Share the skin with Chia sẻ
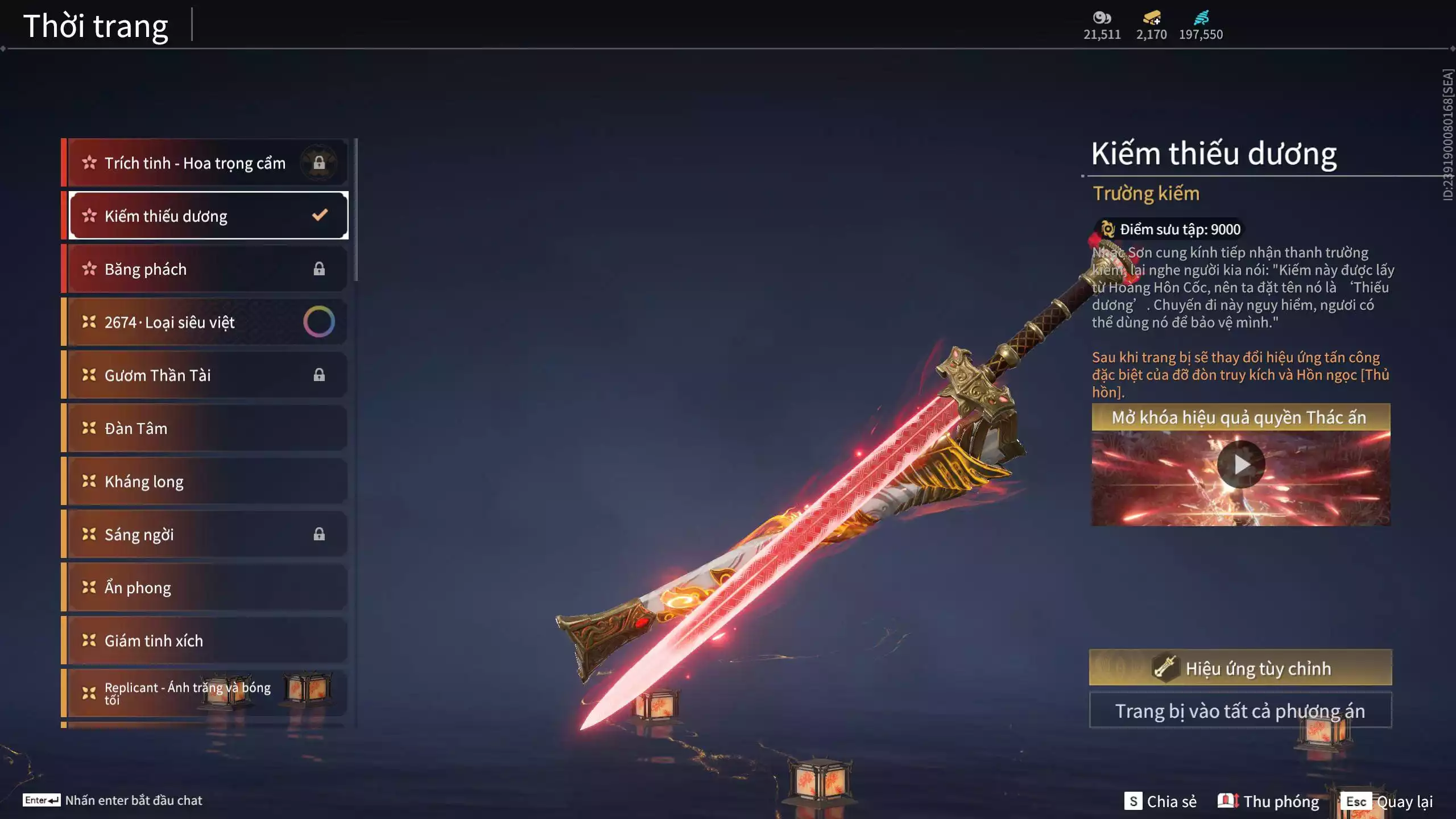This screenshot has width=1456, height=819. point(1160,801)
